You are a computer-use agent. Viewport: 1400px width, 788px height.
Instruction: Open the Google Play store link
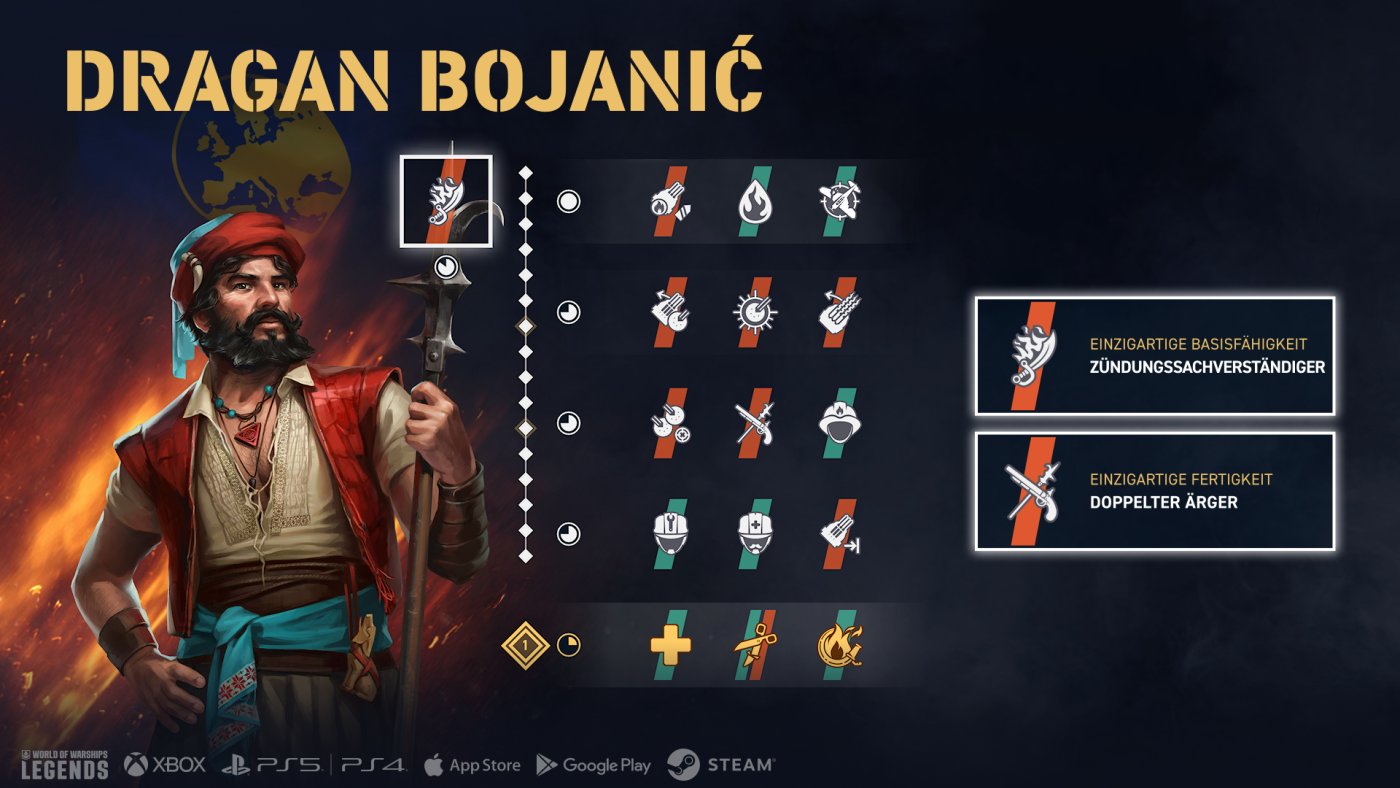(x=593, y=765)
